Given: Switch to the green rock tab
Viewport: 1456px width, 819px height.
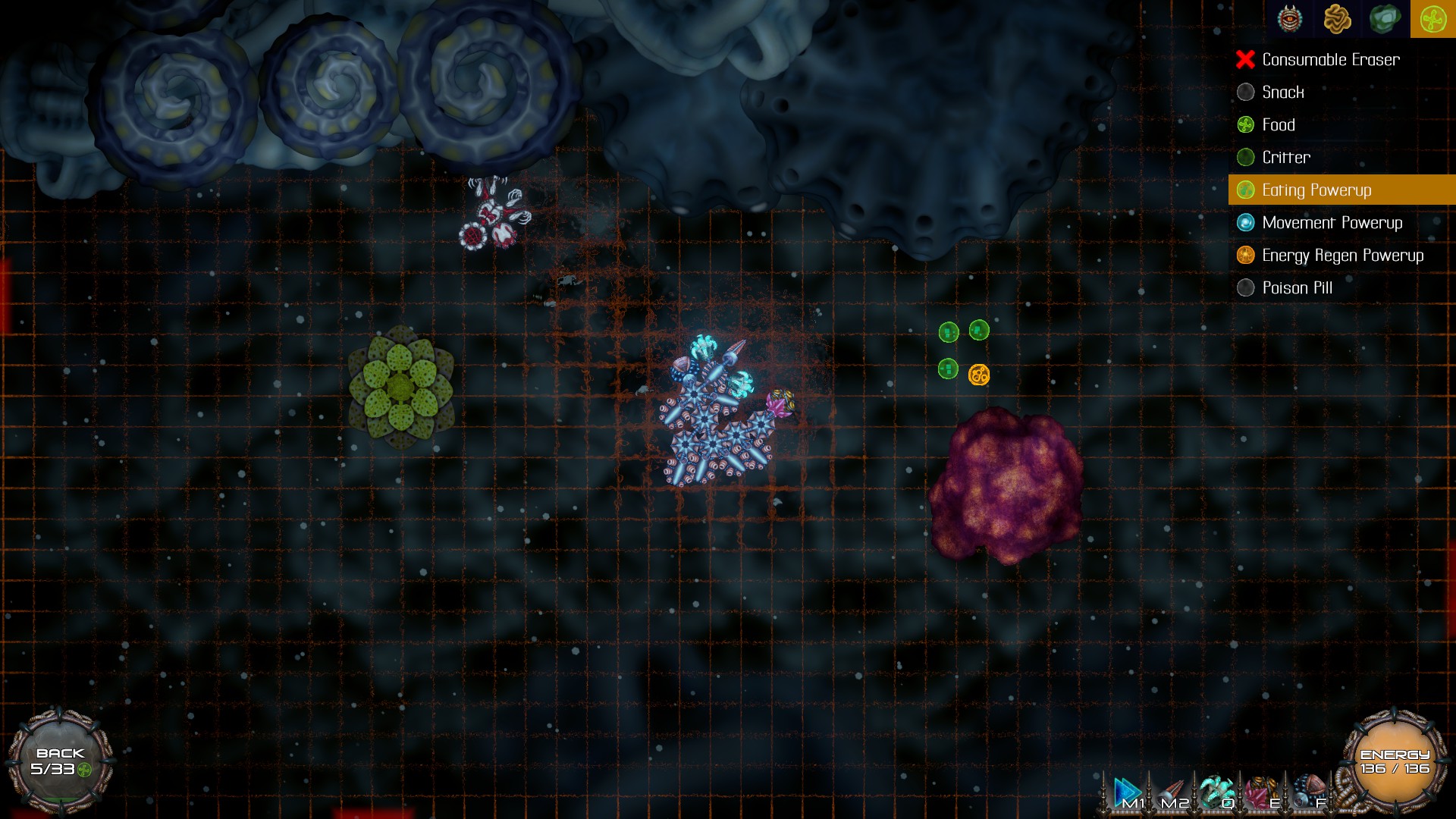Looking at the screenshot, I should (x=1385, y=19).
